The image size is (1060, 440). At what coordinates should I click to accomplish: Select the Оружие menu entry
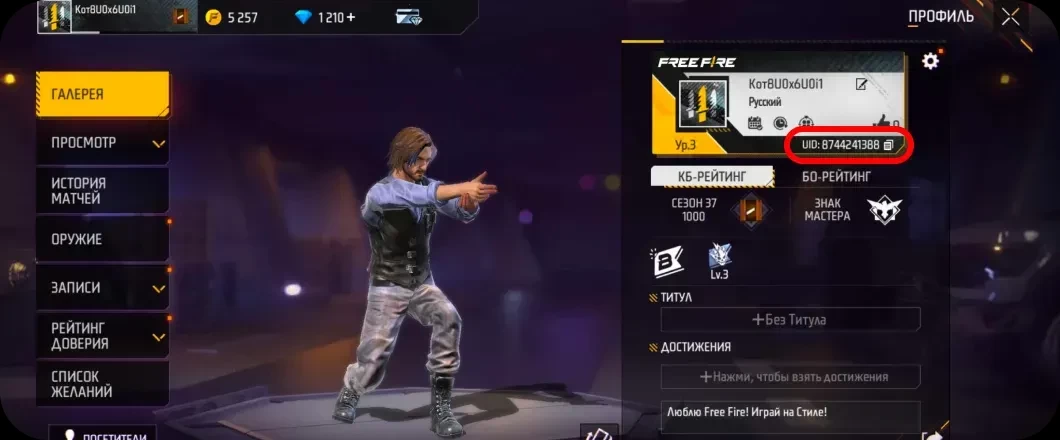click(x=100, y=240)
